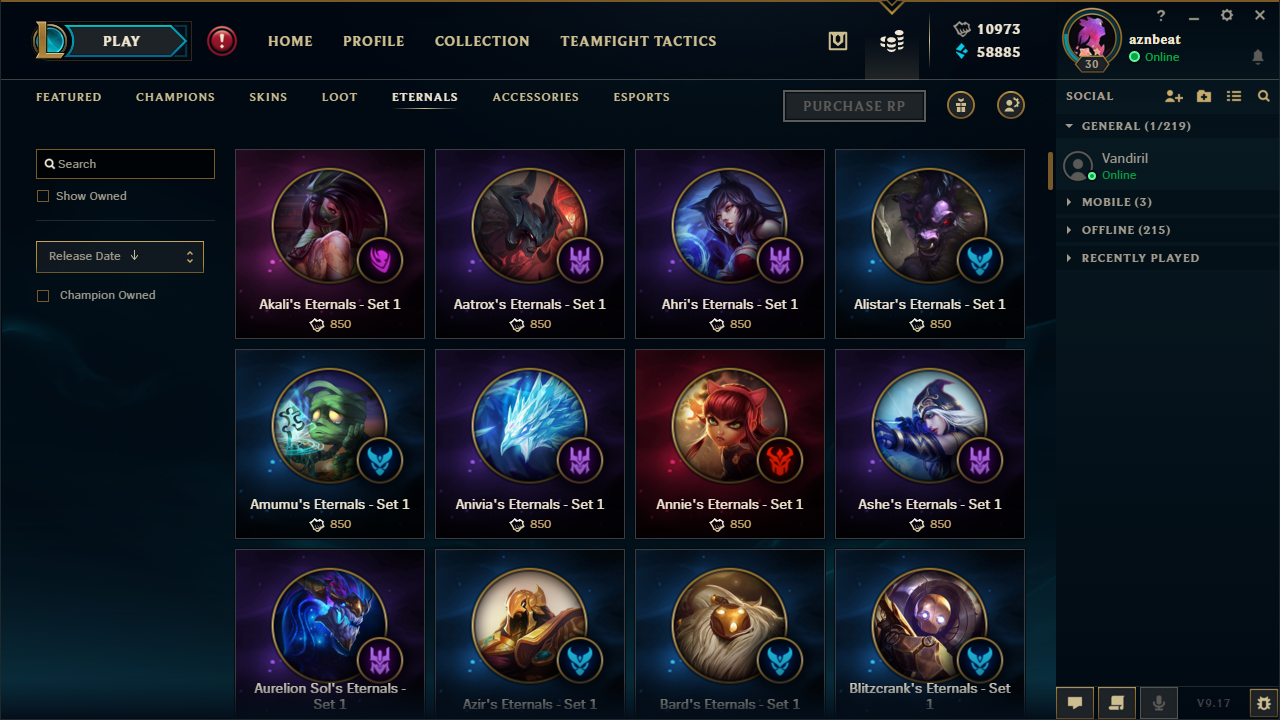Enable the Show Owned checkbox
The width and height of the screenshot is (1280, 720).
pos(43,196)
